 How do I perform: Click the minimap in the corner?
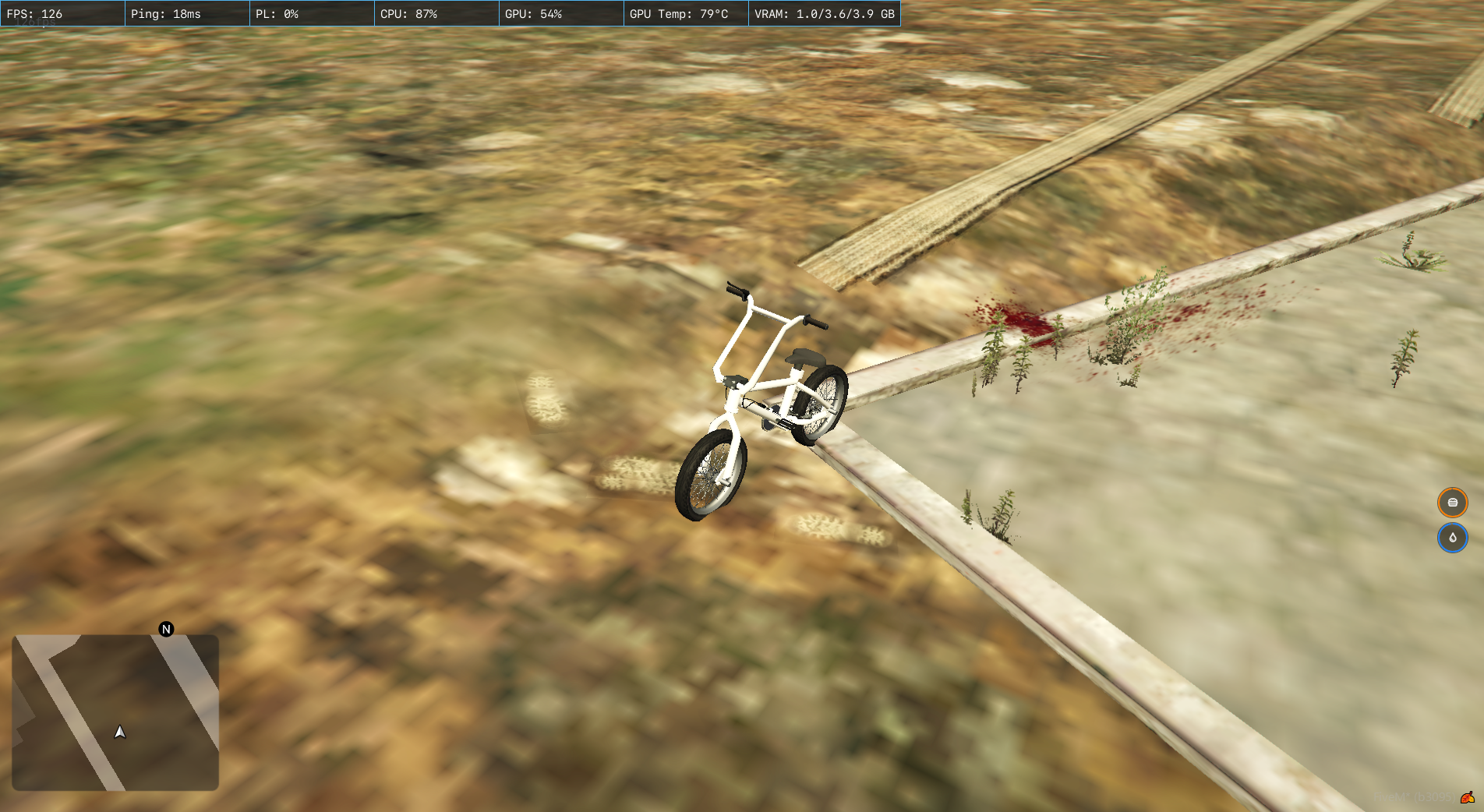click(x=115, y=712)
